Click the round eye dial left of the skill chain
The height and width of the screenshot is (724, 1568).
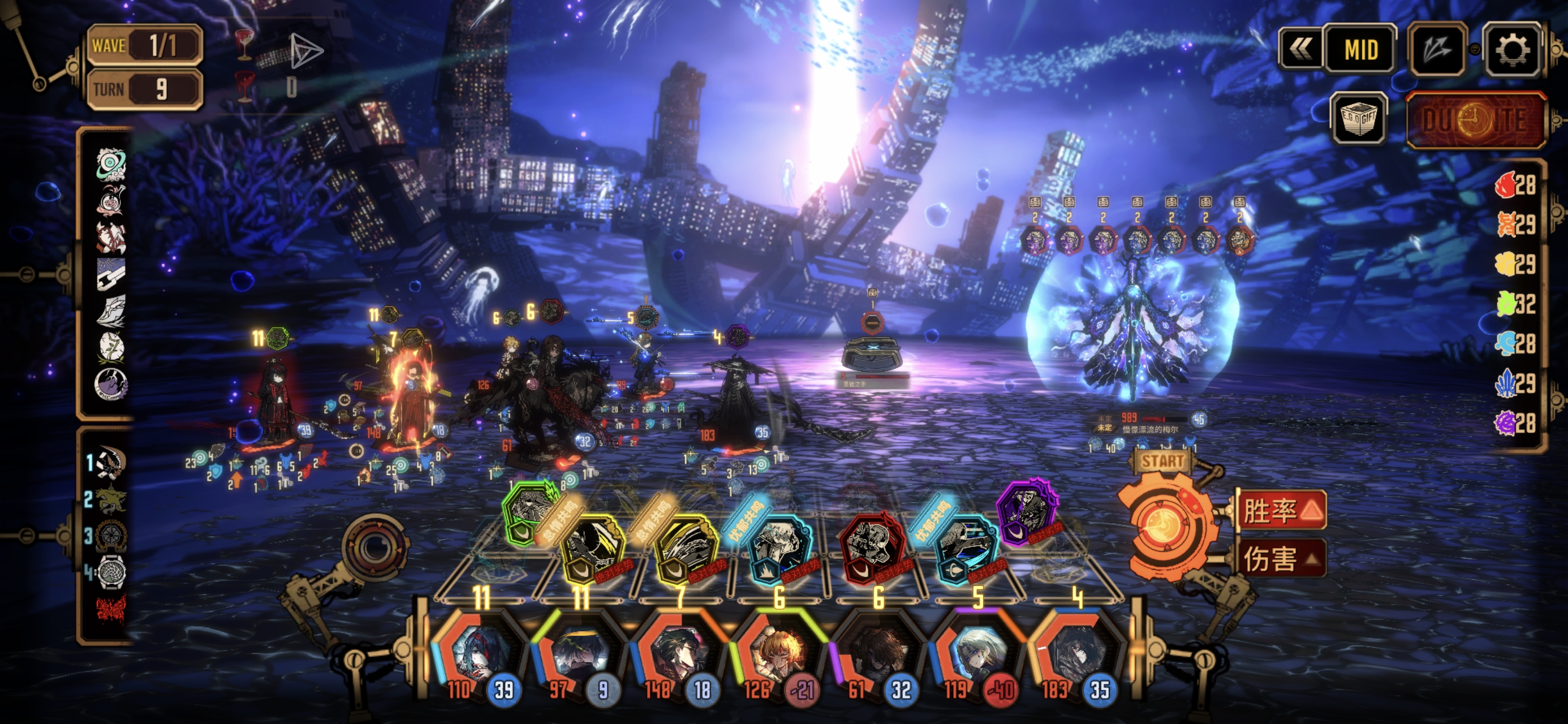[374, 546]
